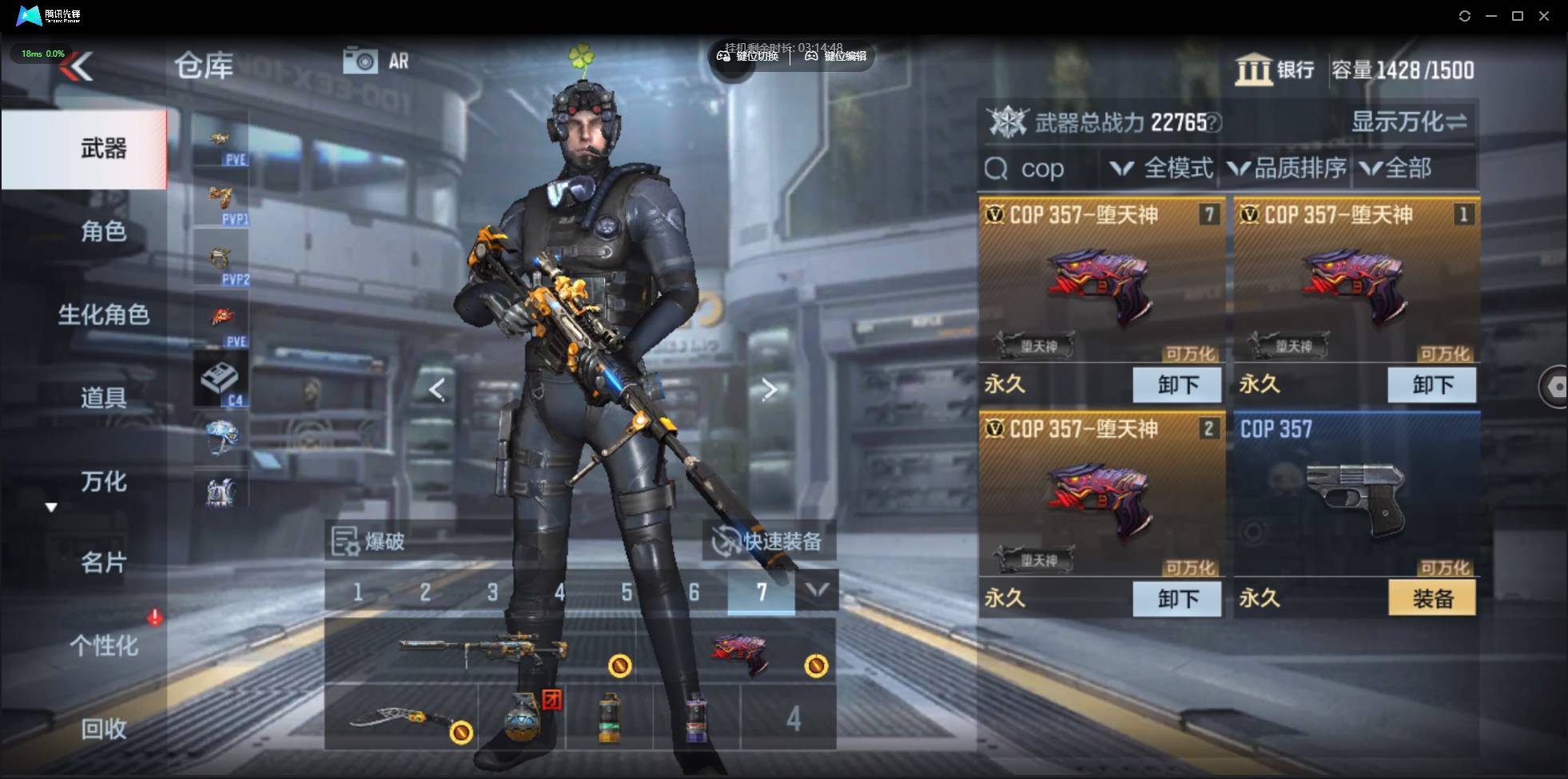1568x779 pixels.
Task: Open the 个性化 tab
Action: 103,646
